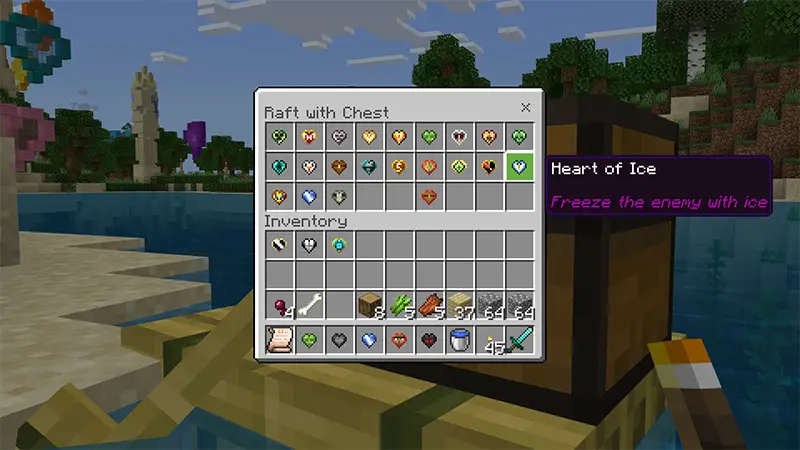Take the heart with S coin symbol
The height and width of the screenshot is (450, 800).
(399, 167)
